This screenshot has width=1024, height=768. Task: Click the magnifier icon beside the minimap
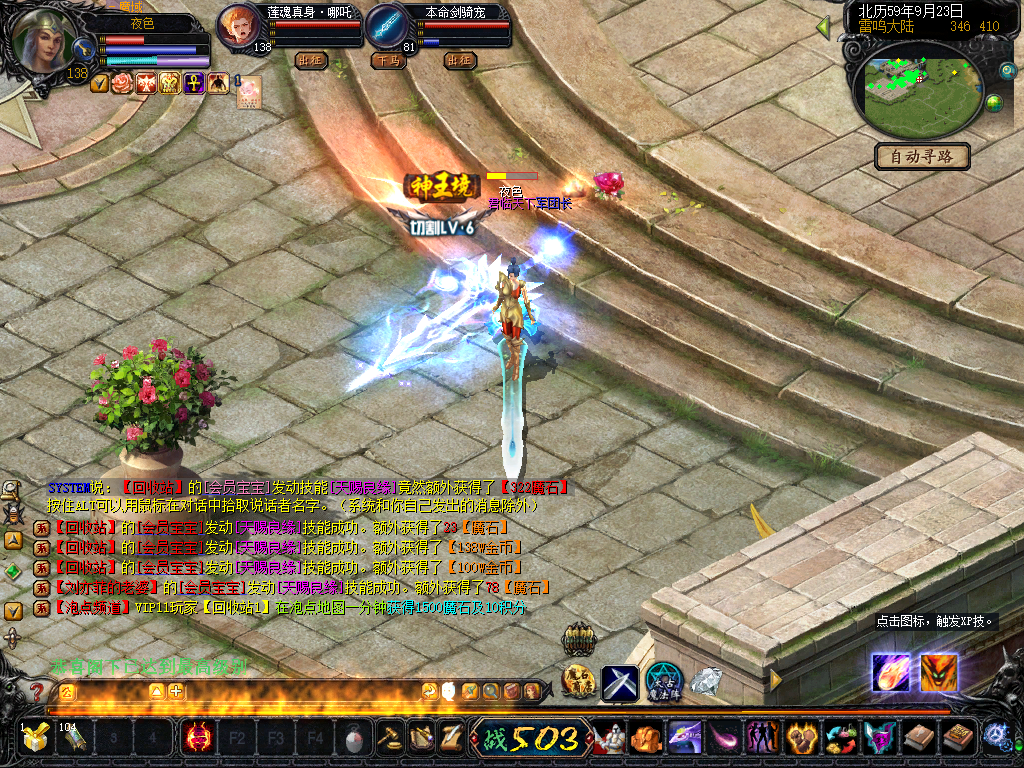(1008, 71)
